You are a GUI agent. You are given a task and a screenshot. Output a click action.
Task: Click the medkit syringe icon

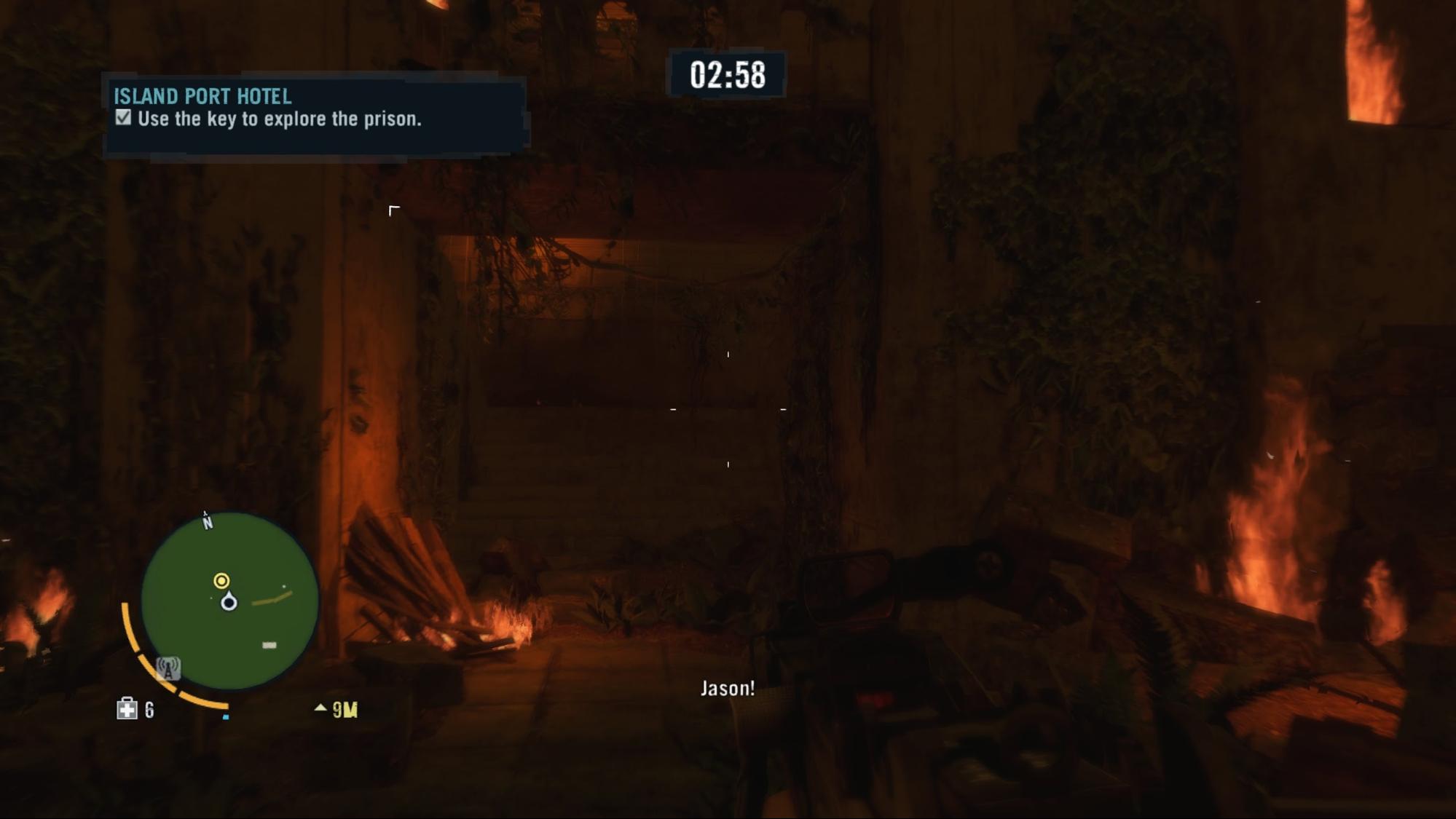[x=127, y=709]
